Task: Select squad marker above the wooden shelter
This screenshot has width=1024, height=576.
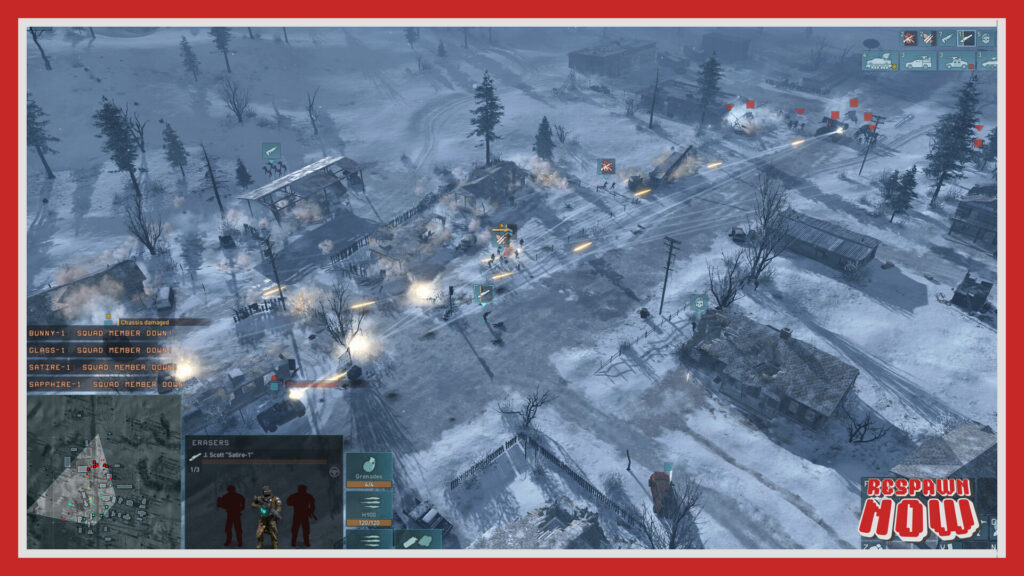Action: point(271,151)
